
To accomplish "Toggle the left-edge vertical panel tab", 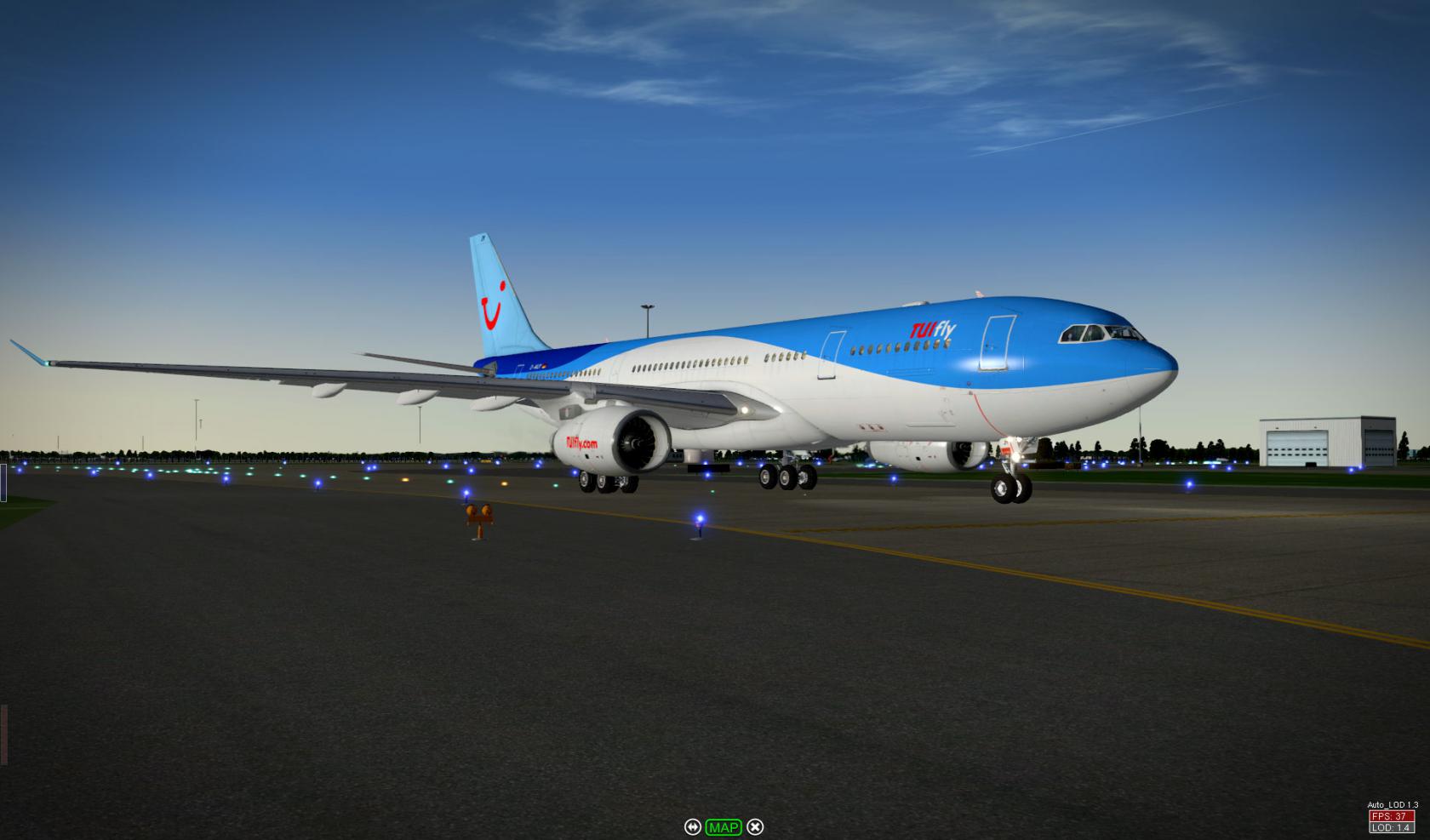I will [x=3, y=481].
